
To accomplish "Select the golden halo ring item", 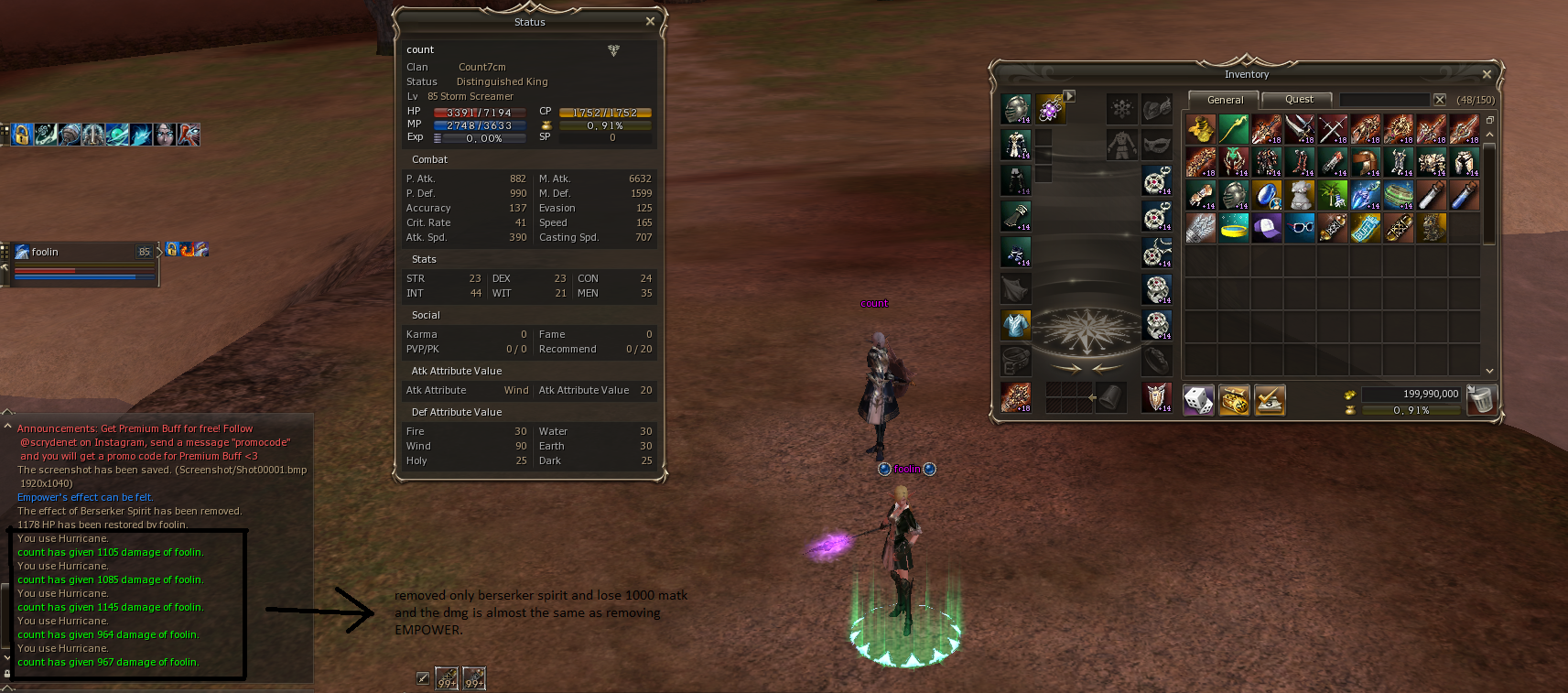I will pyautogui.click(x=1233, y=227).
